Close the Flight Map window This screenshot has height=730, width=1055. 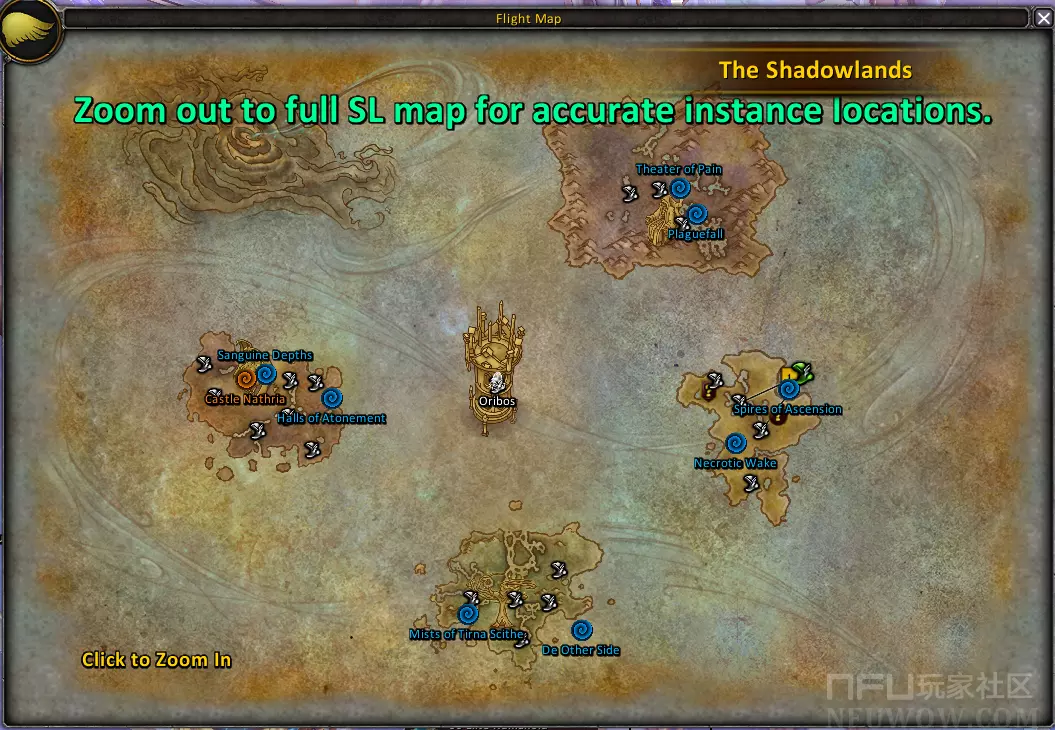click(x=1043, y=18)
